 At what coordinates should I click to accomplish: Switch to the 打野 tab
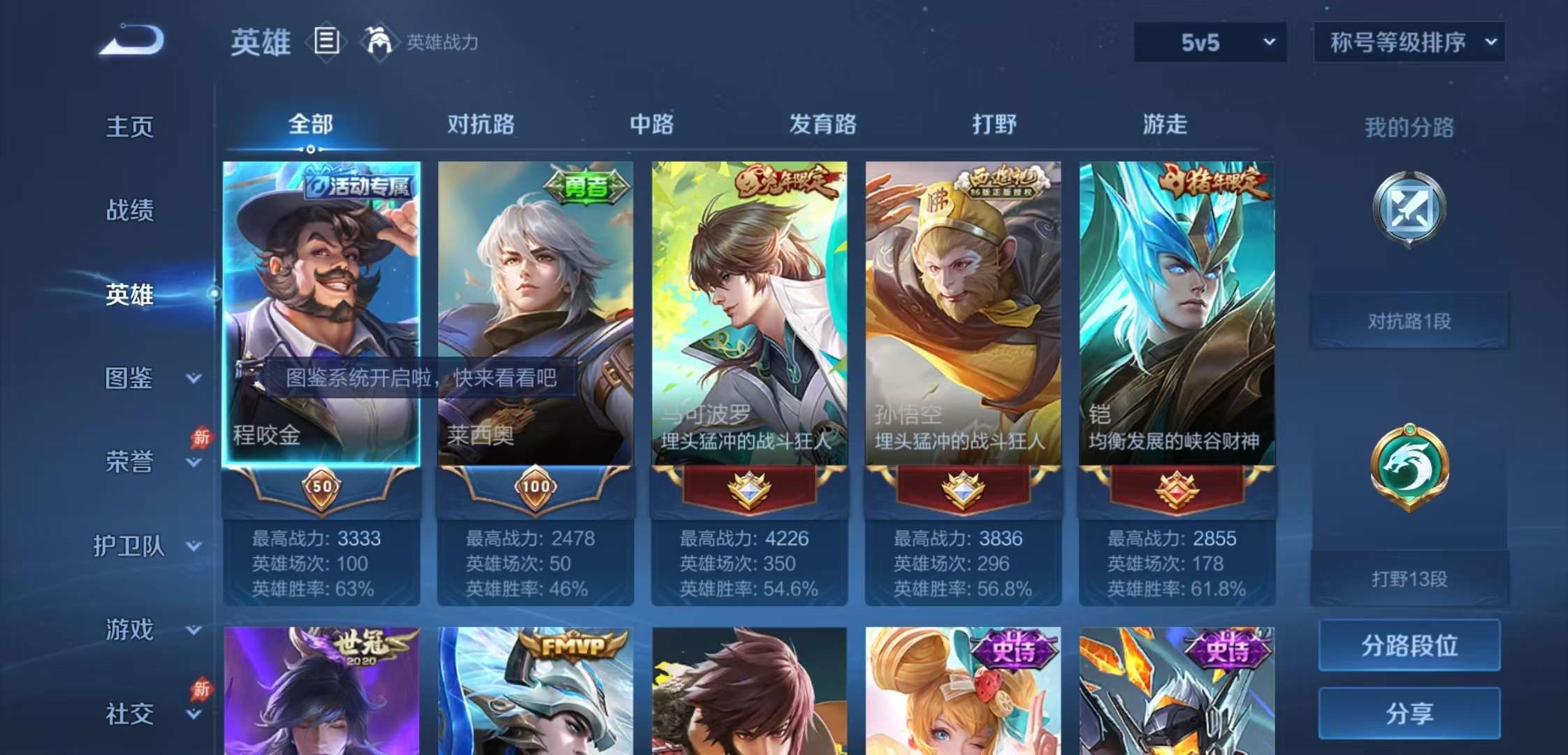pyautogui.click(x=995, y=124)
